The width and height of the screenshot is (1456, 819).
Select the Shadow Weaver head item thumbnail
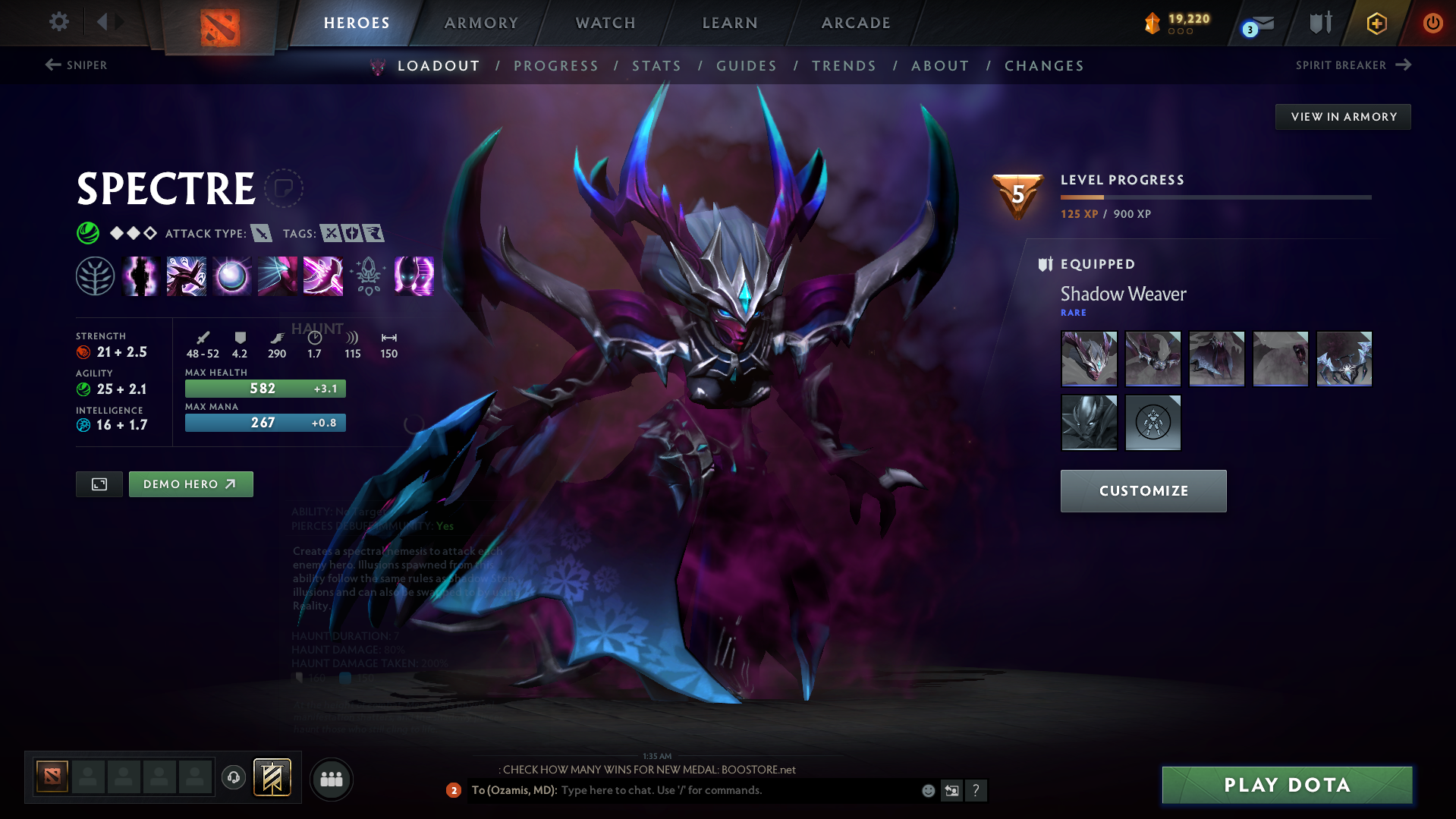click(1088, 358)
